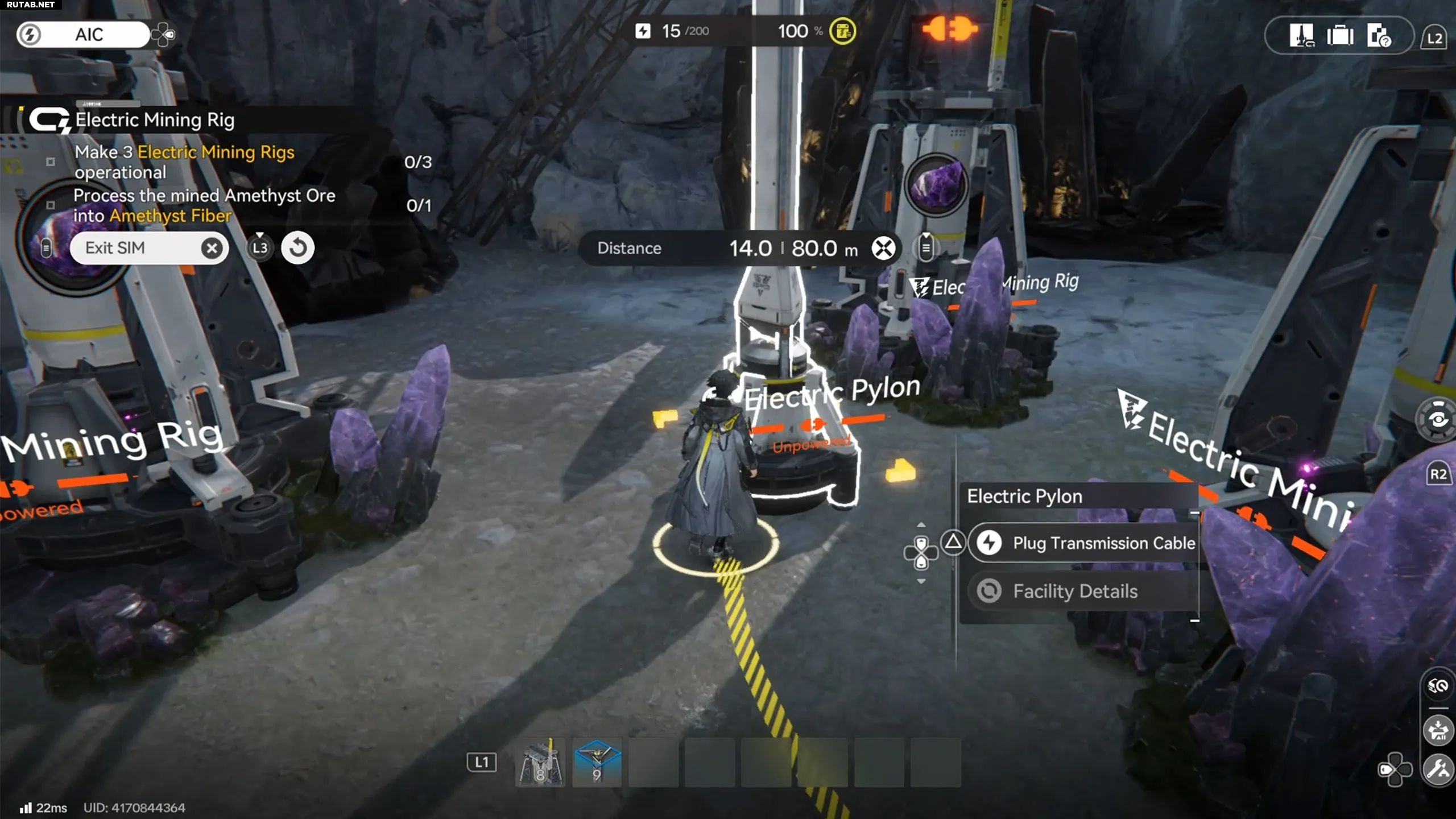This screenshot has height=819, width=1456.
Task: Select the Electric Pylon hotbar slot
Action: click(x=597, y=762)
